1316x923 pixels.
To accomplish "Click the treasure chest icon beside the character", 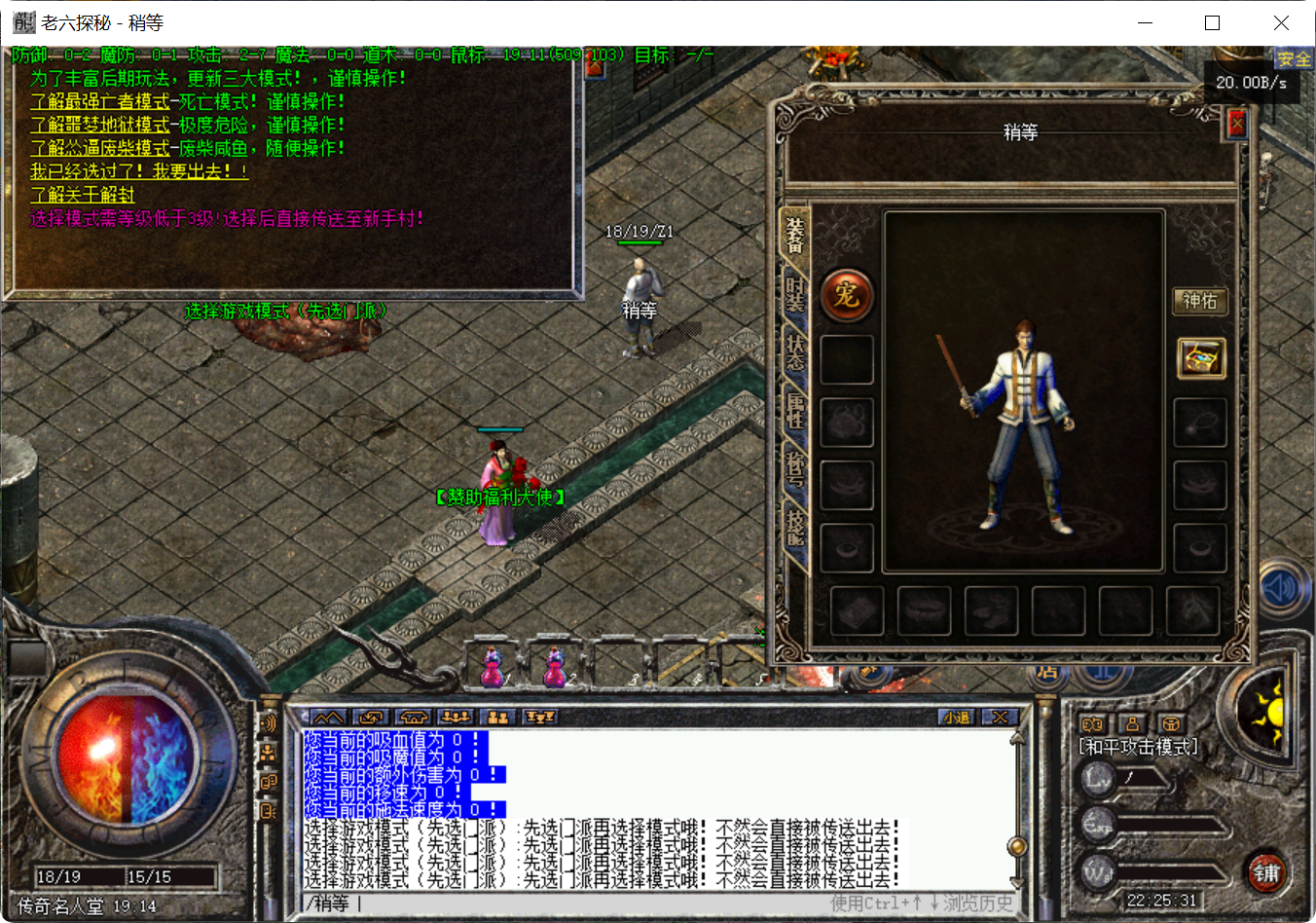I will tap(1200, 359).
